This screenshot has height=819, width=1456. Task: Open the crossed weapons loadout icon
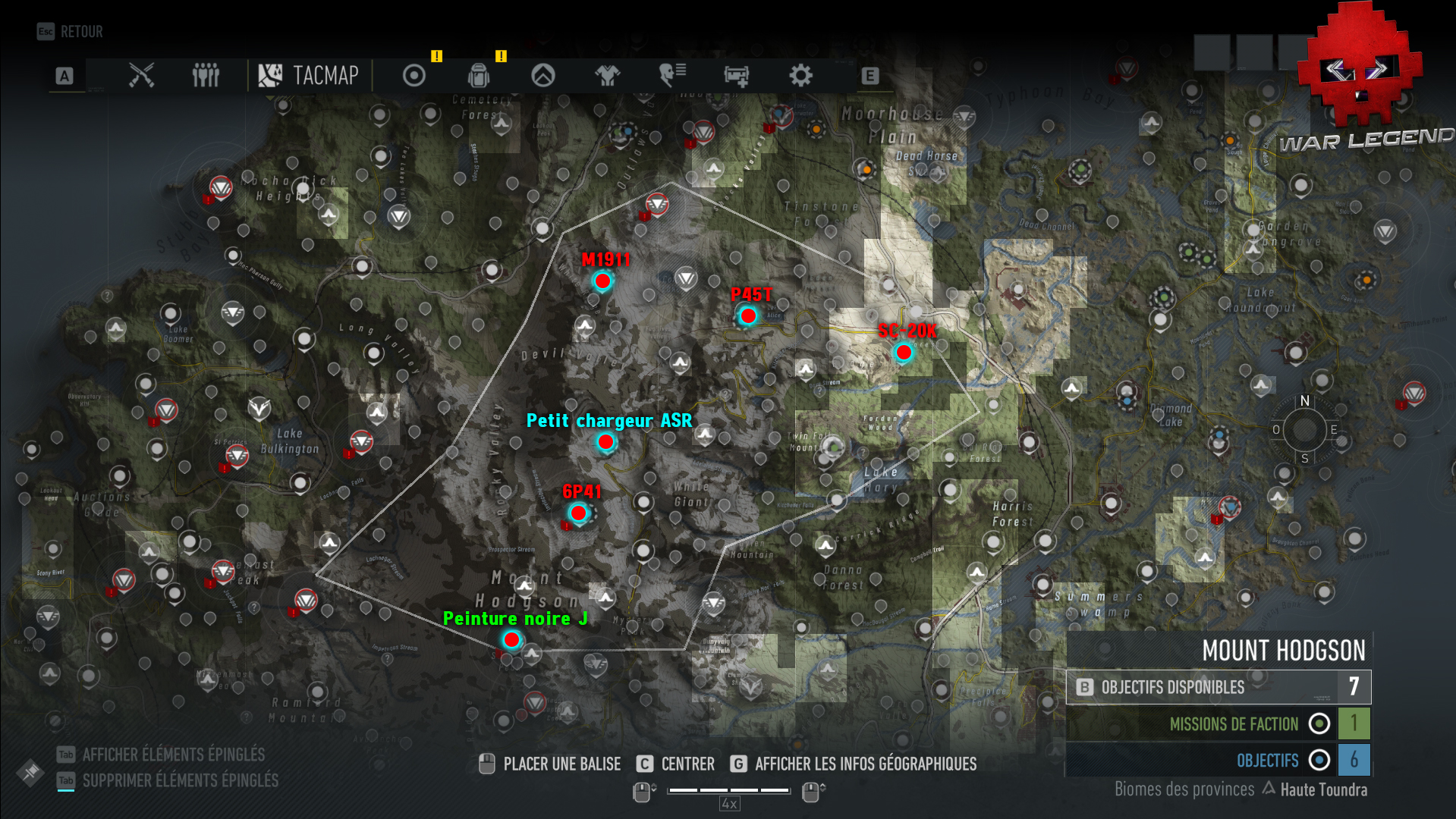[141, 76]
